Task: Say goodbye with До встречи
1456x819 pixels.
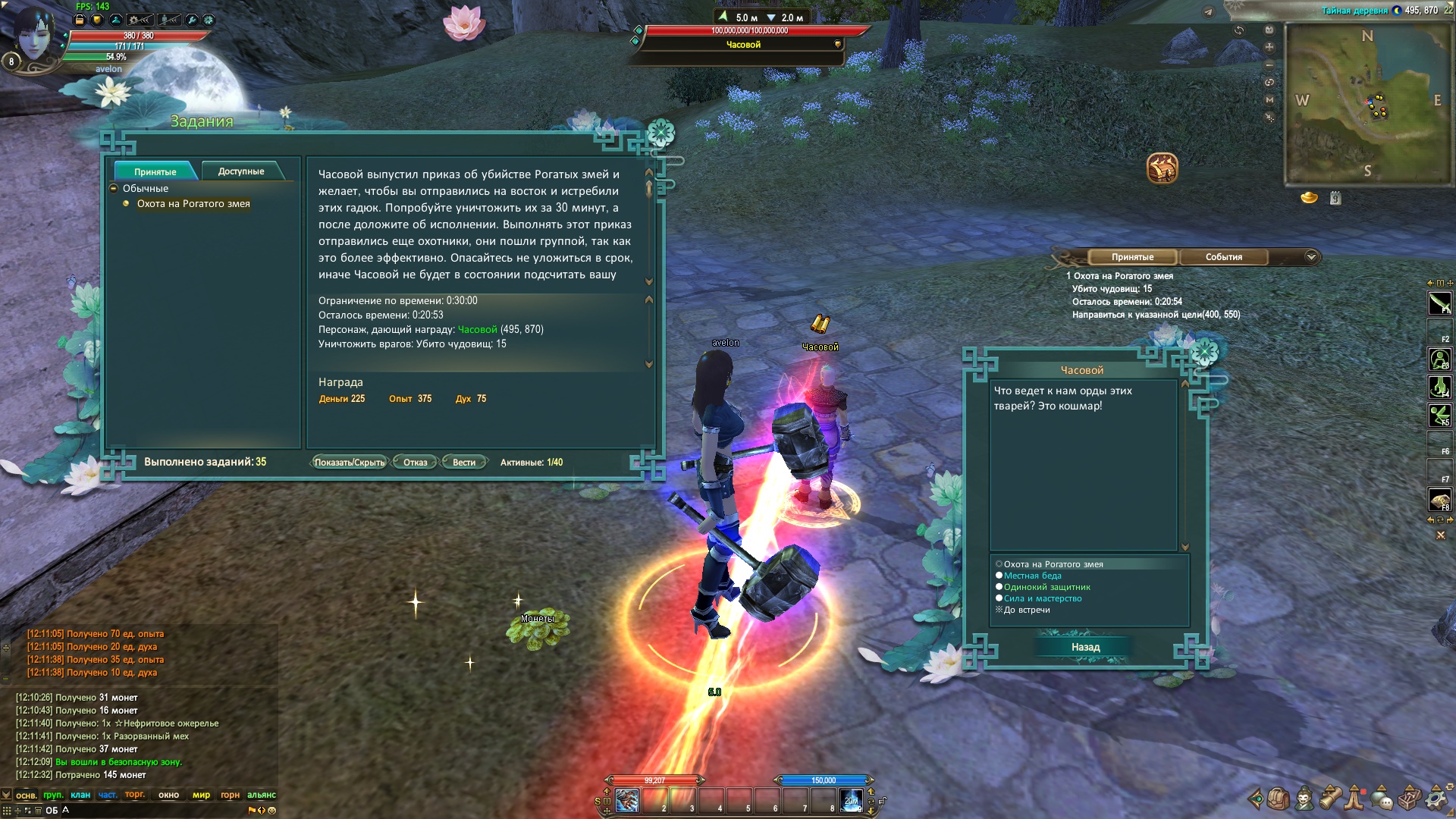Action: (1026, 610)
